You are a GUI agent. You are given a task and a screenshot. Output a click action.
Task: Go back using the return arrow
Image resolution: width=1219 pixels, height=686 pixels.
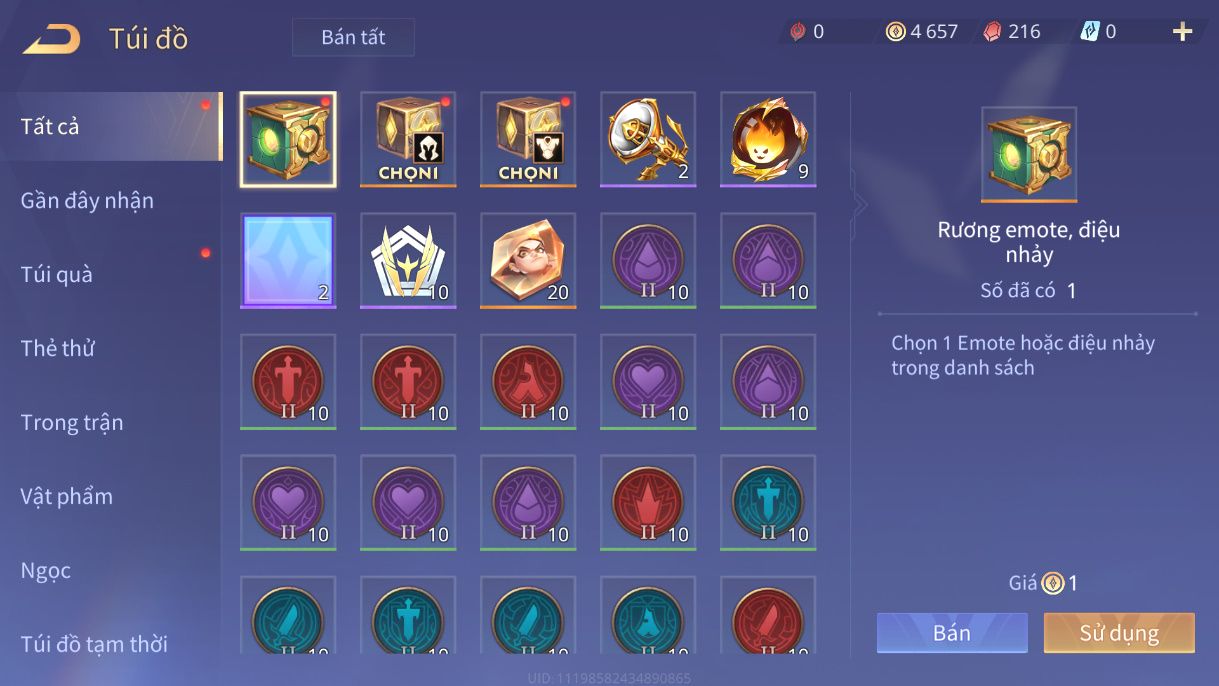pyautogui.click(x=52, y=39)
